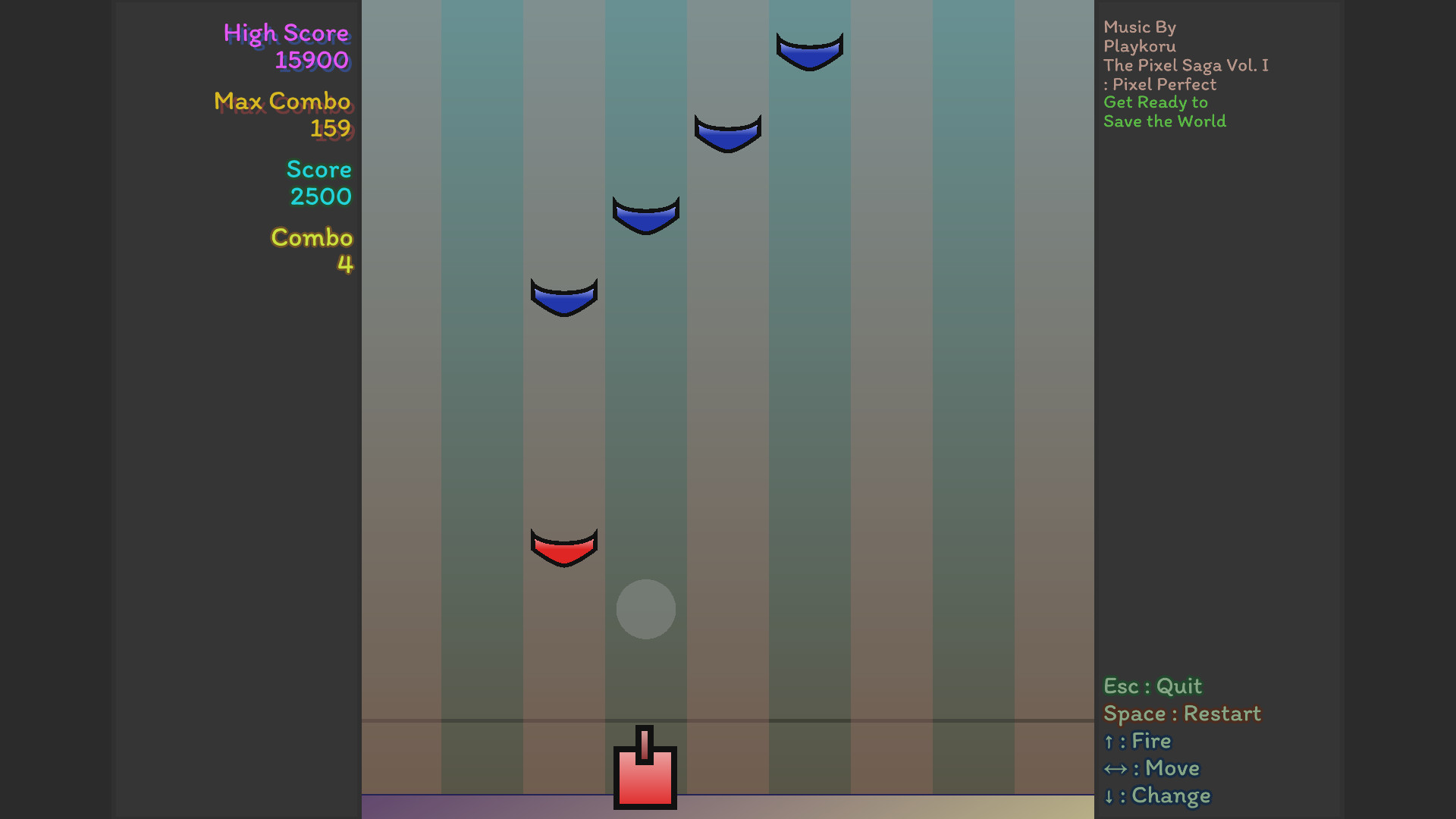Click the Get Ready to Save the World text
Screen dimensions: 1456x819
[1164, 111]
